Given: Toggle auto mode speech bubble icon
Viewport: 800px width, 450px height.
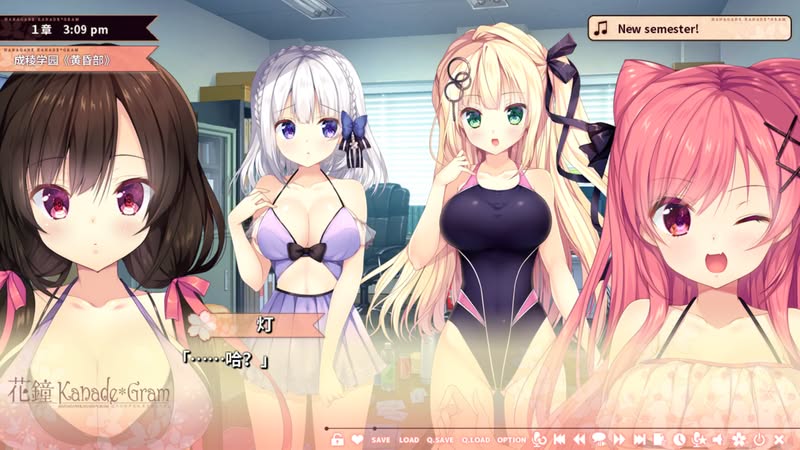Looking at the screenshot, I should click(x=598, y=439).
